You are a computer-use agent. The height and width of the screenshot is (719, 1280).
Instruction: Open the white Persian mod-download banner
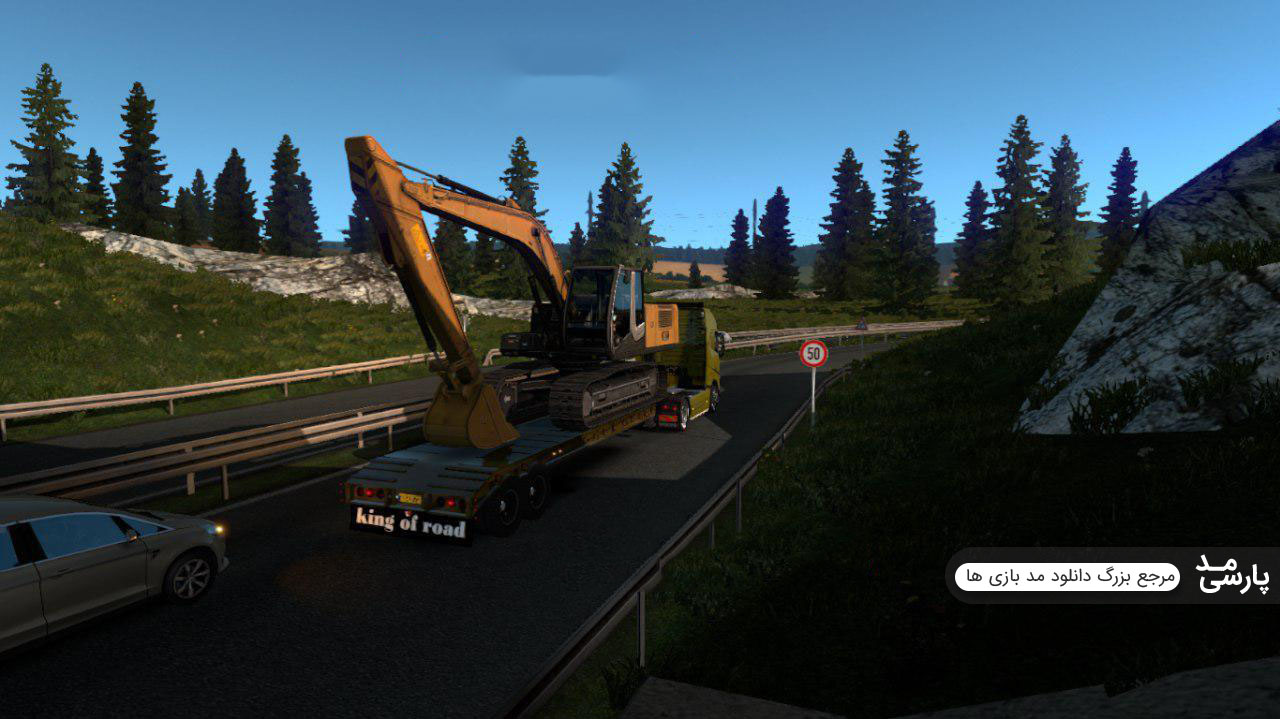[1067, 577]
